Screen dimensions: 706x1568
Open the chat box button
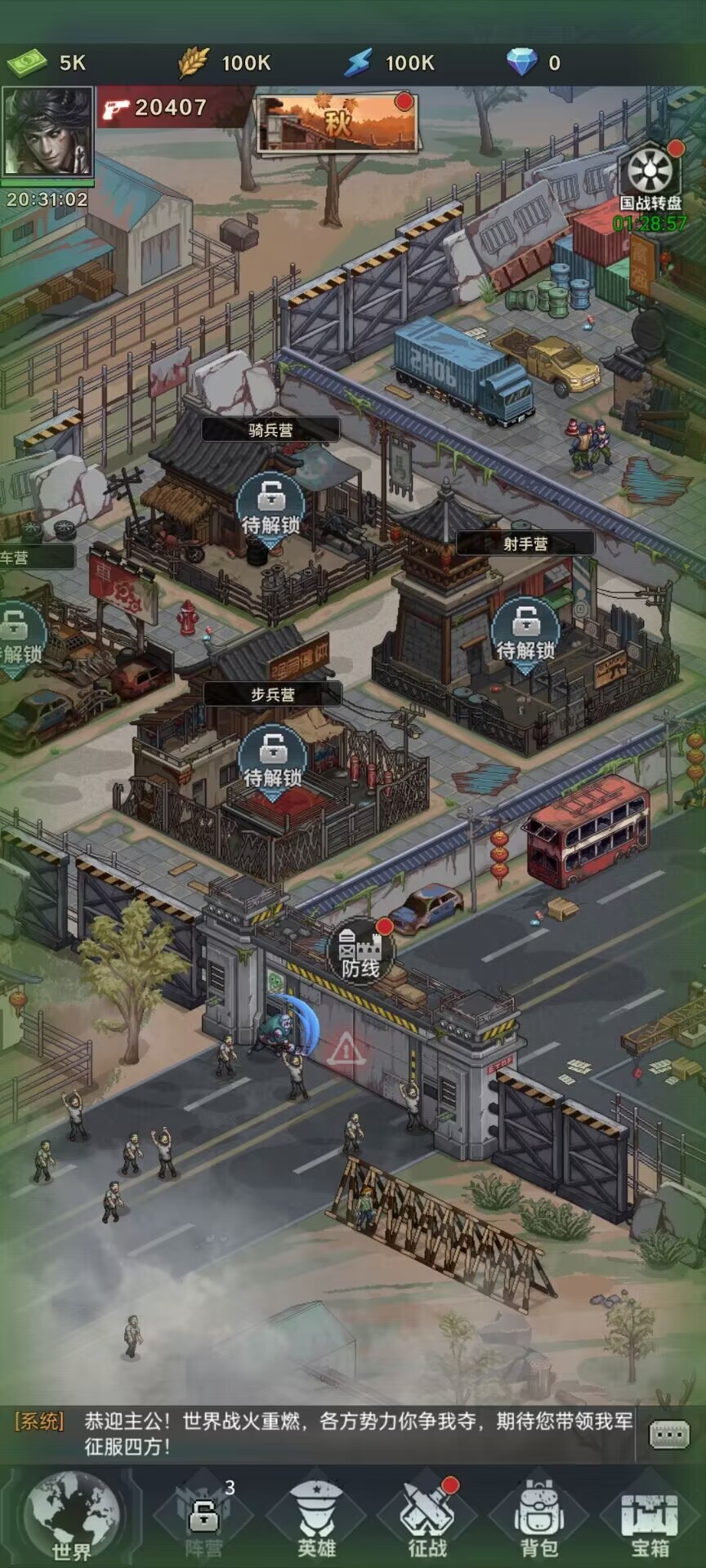669,1434
